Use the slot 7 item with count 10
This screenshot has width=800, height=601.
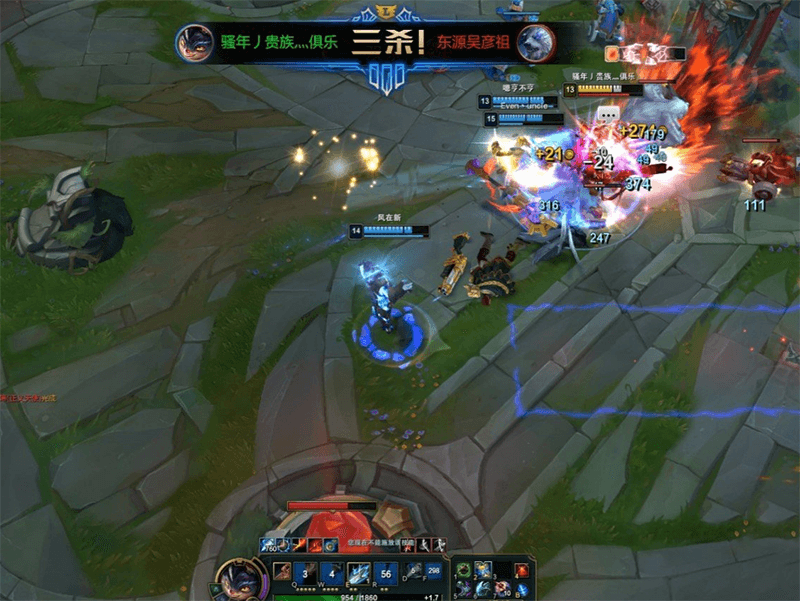502,589
